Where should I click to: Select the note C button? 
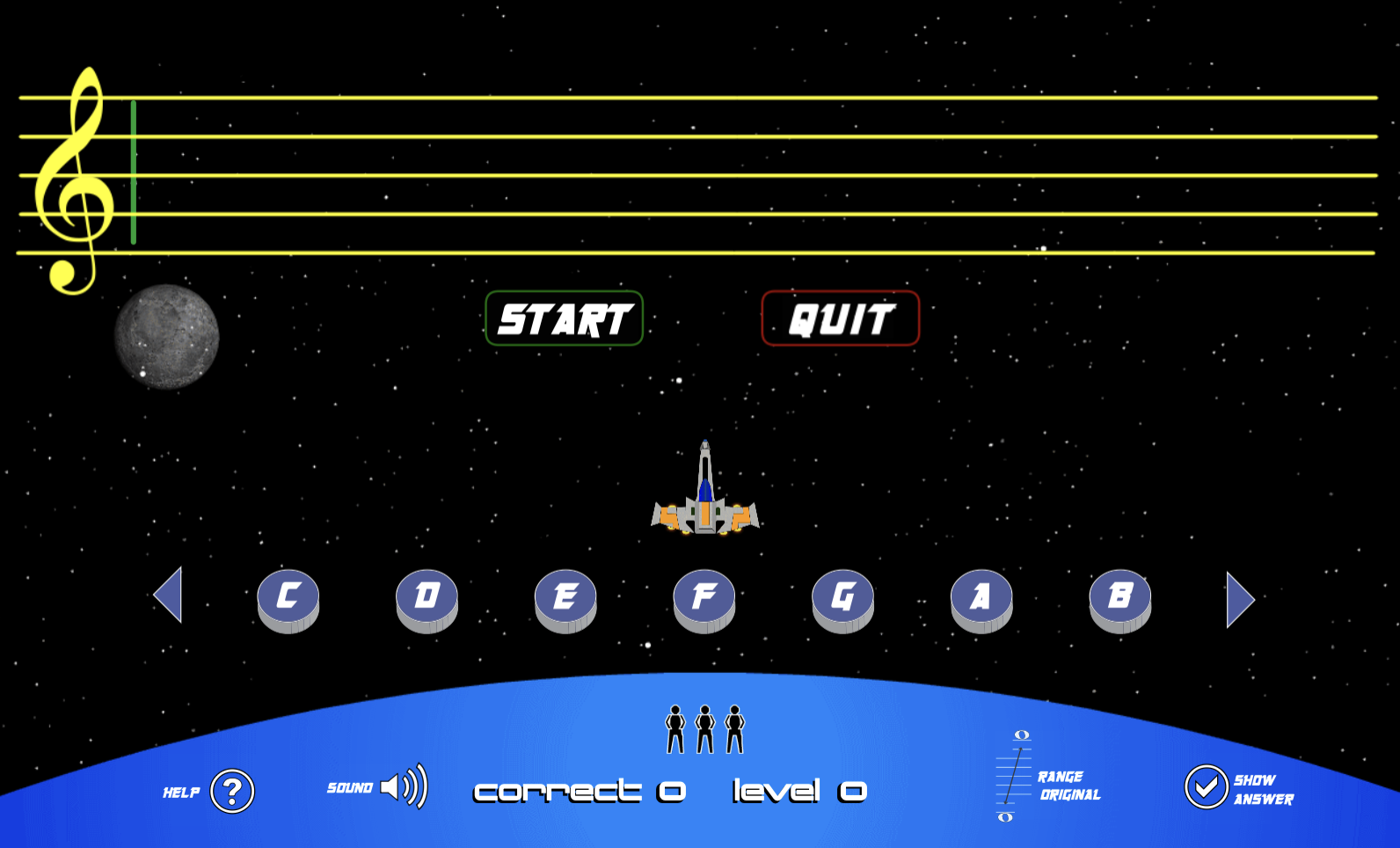click(288, 596)
